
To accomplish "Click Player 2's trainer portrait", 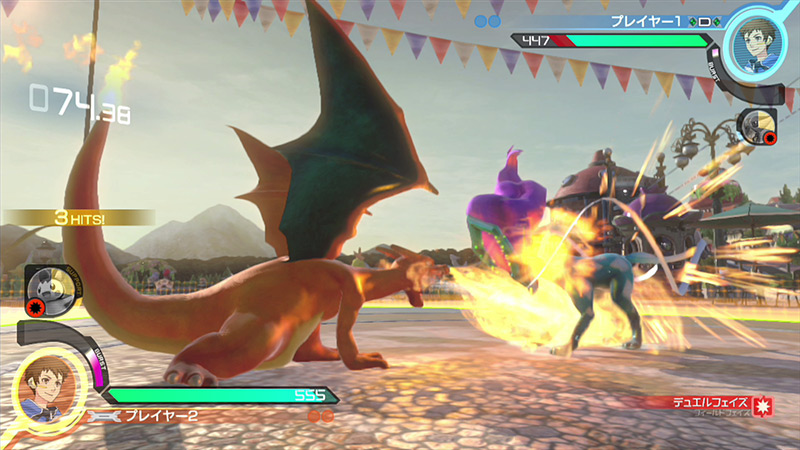I will [x=40, y=387].
